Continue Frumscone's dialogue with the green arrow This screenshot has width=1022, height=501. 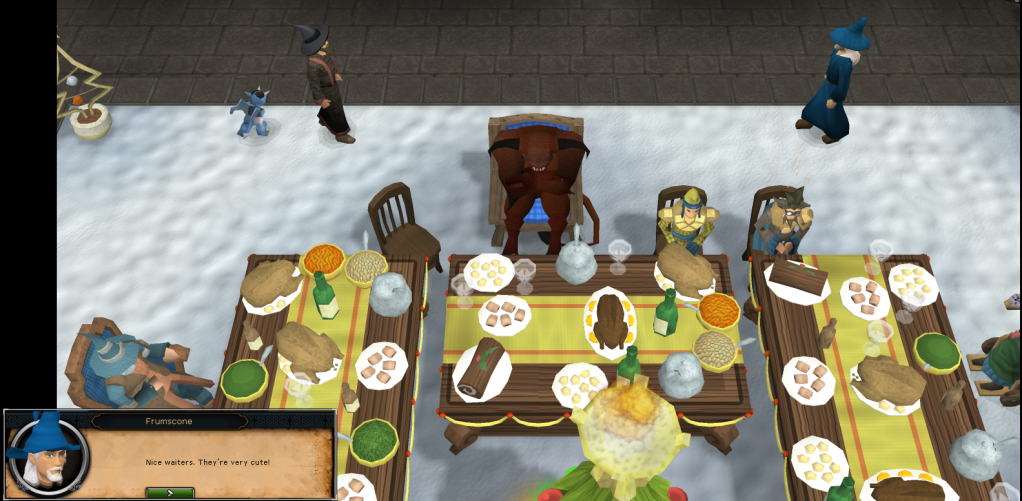(170, 492)
